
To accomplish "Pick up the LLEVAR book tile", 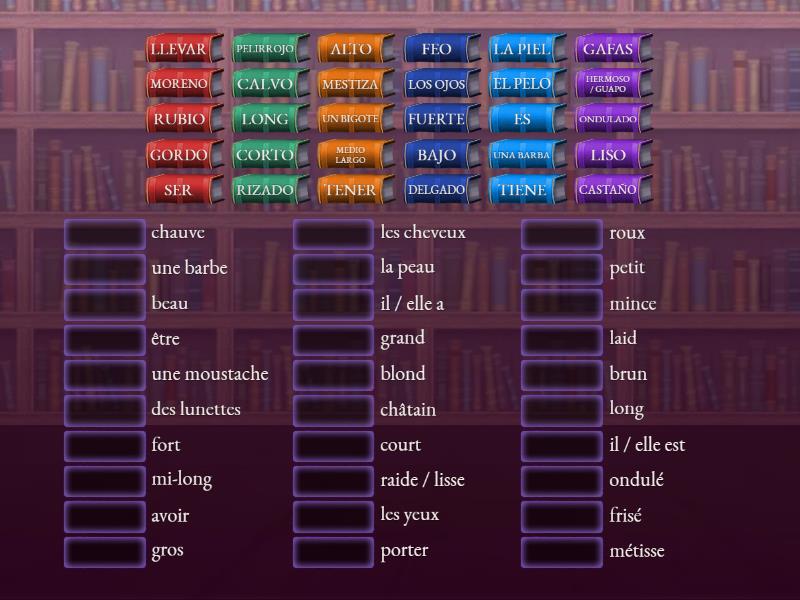I will pos(178,49).
